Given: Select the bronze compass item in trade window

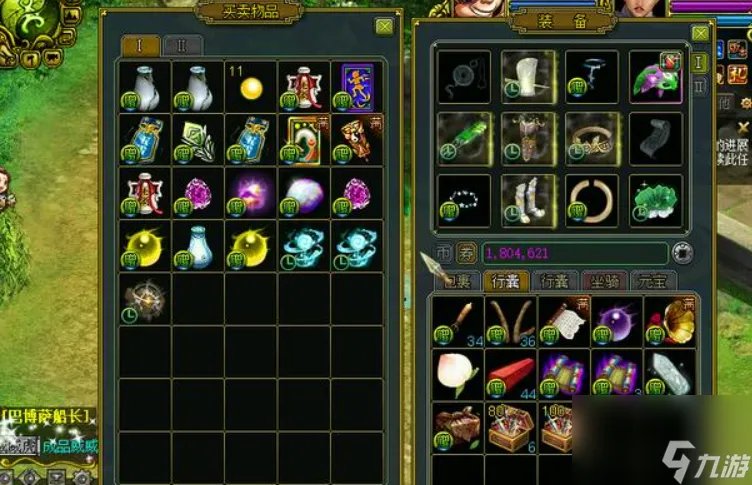Looking at the screenshot, I should point(144,297).
